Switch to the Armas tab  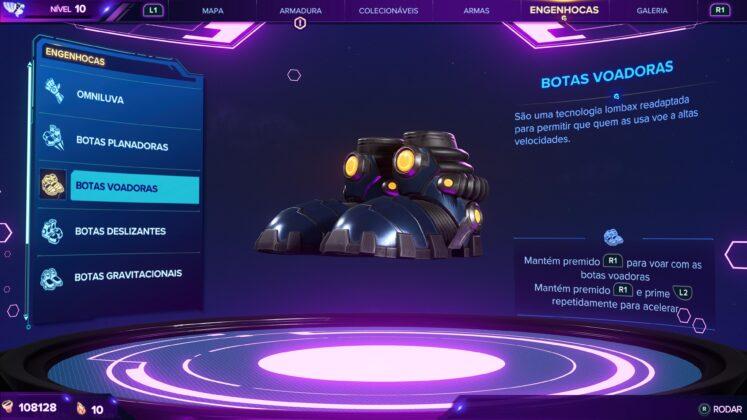477,10
